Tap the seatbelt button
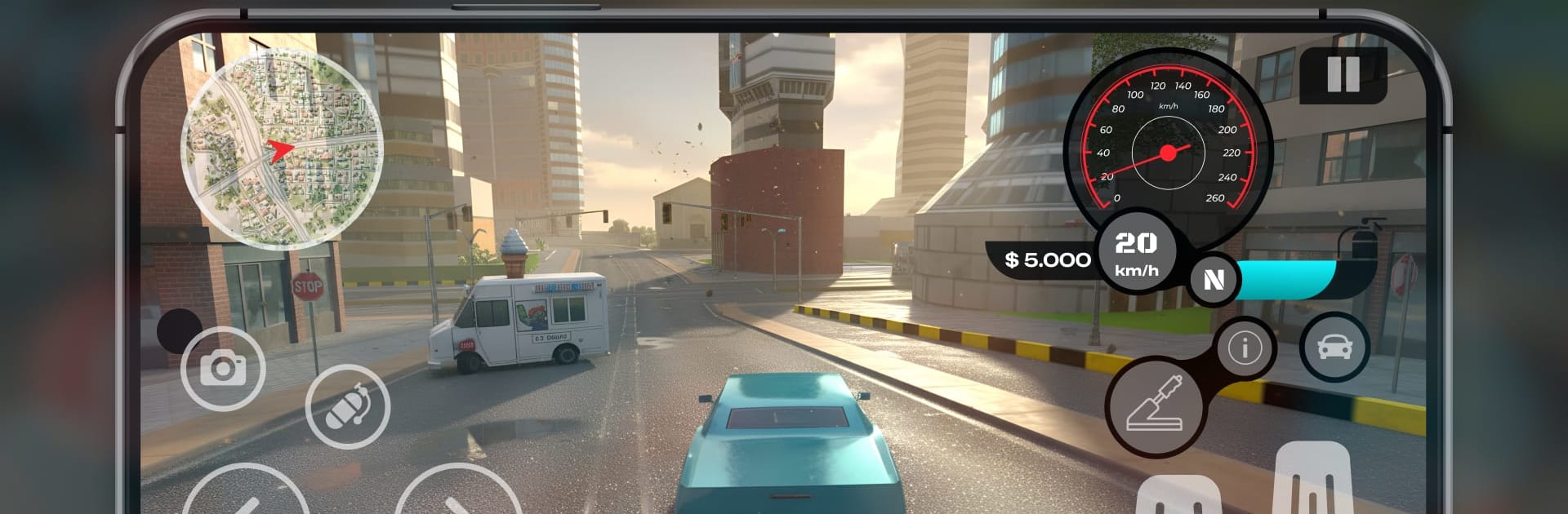 [x=348, y=406]
